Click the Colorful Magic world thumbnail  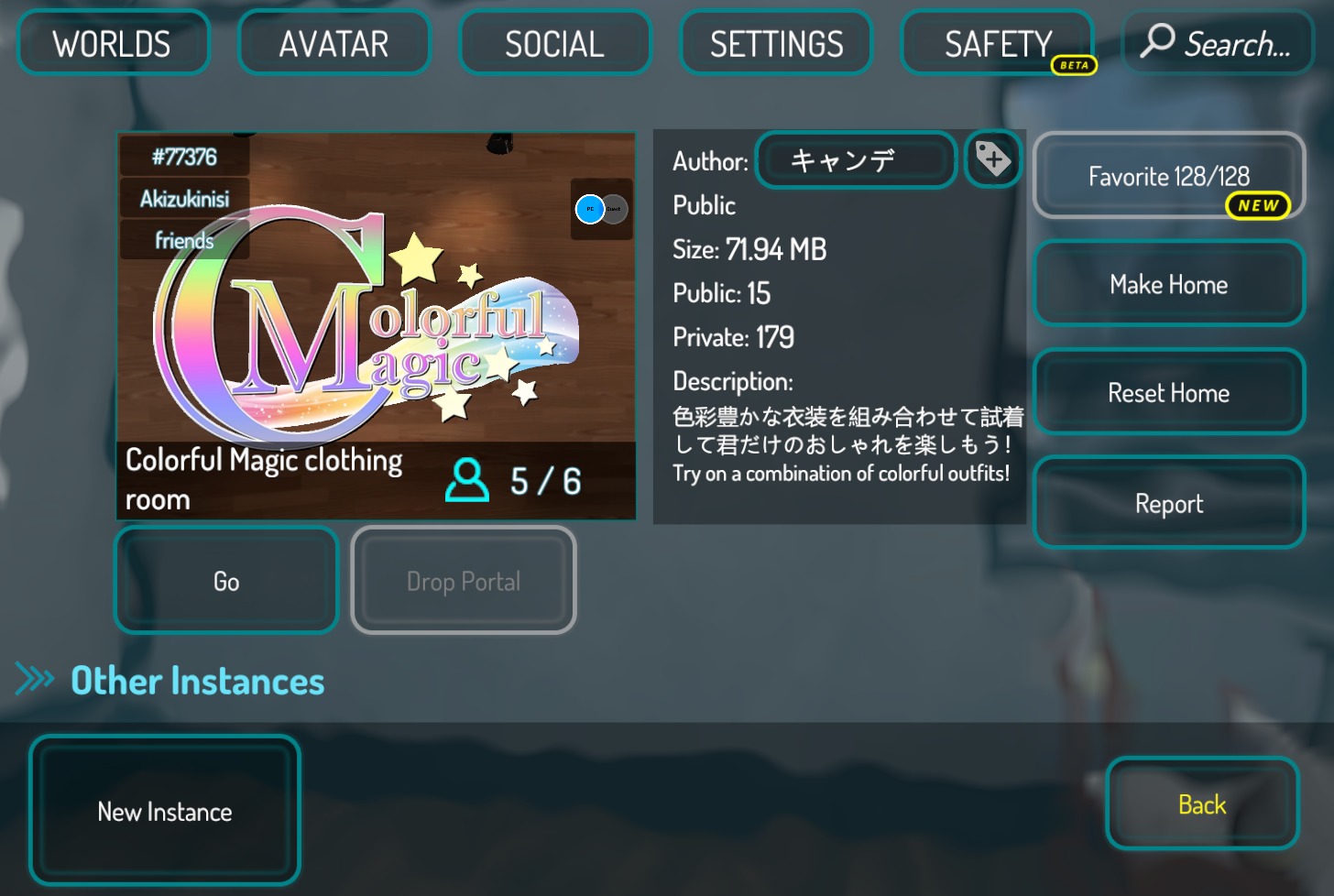(376, 327)
